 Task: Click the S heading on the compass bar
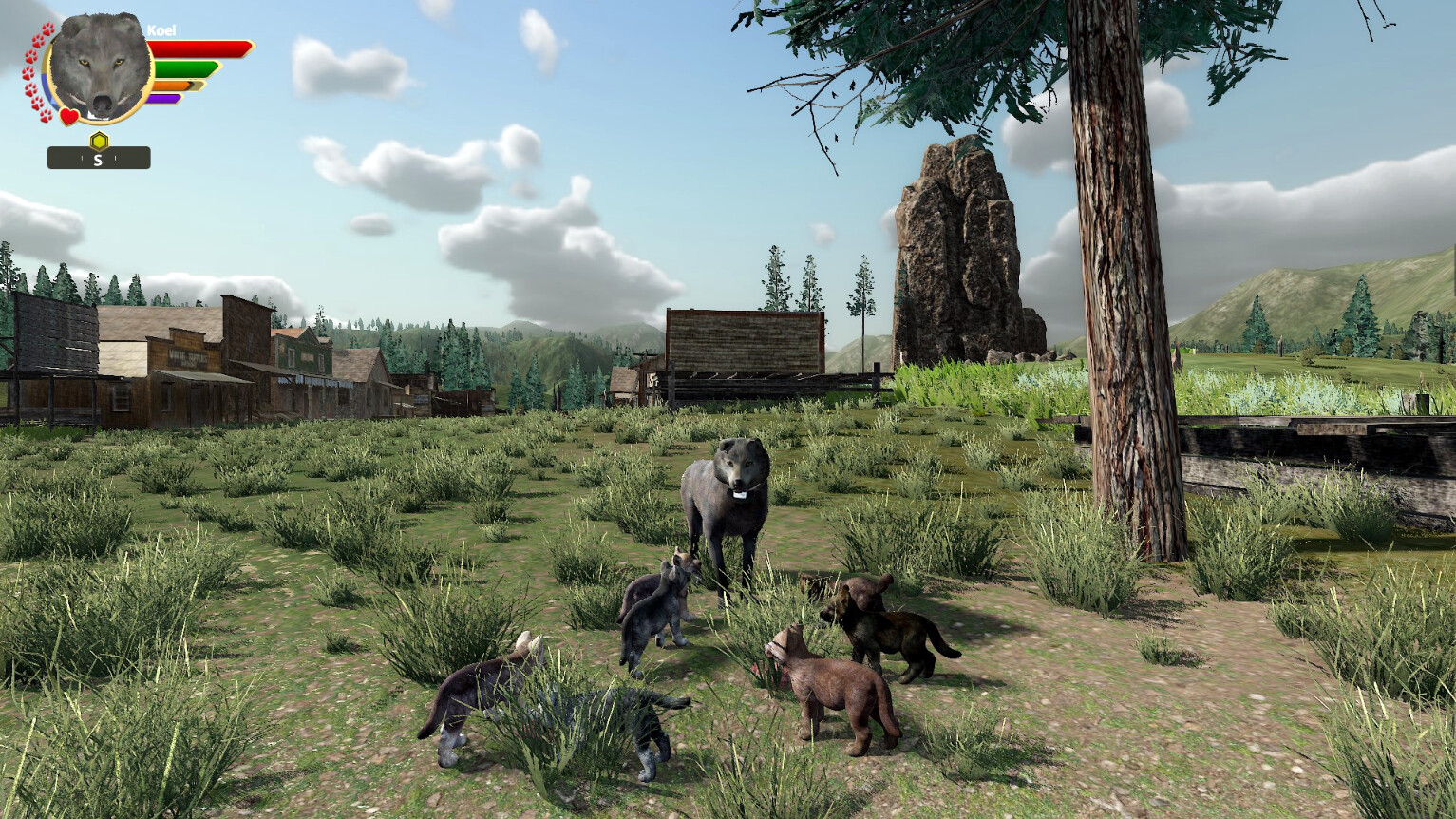98,159
